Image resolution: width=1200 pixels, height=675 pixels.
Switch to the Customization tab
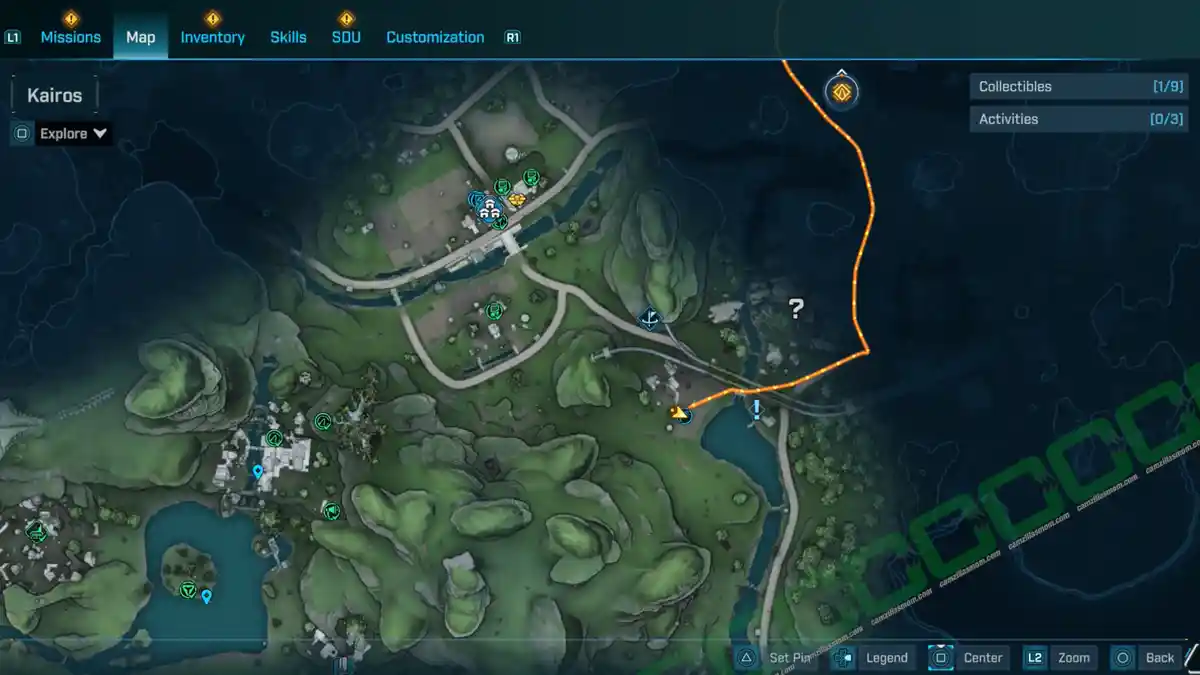click(435, 37)
